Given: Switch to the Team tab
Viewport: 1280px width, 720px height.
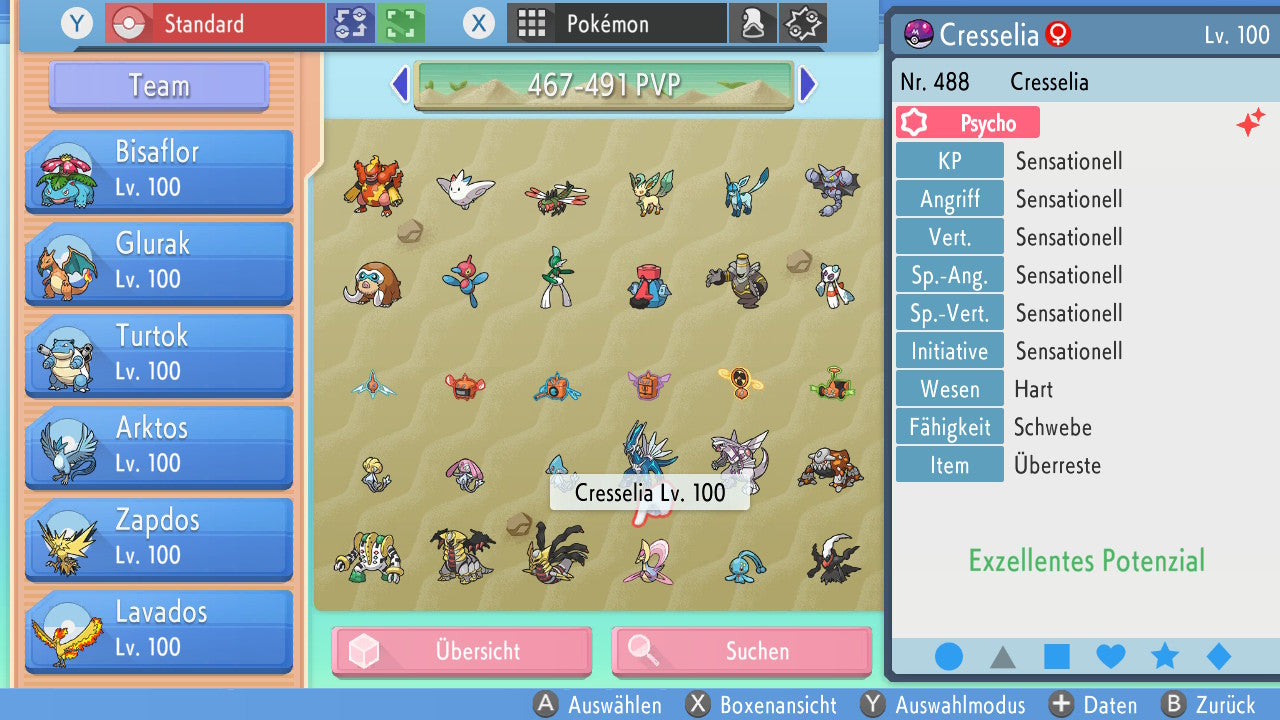Looking at the screenshot, I should (157, 86).
